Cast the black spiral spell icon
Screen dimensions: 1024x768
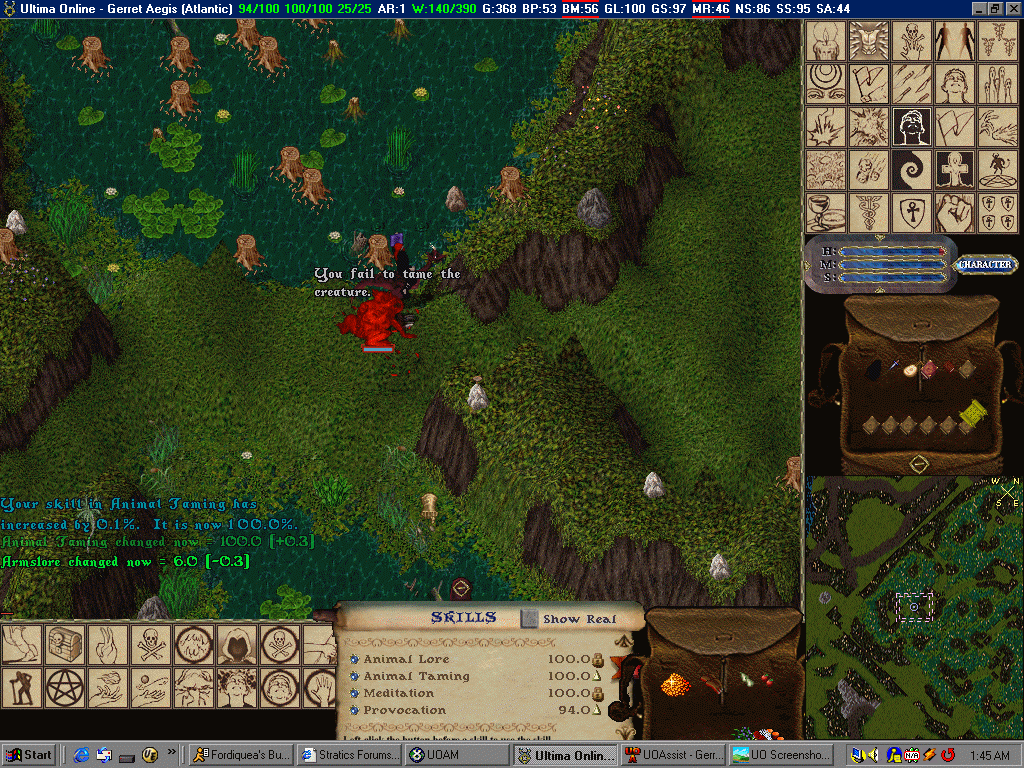[912, 170]
